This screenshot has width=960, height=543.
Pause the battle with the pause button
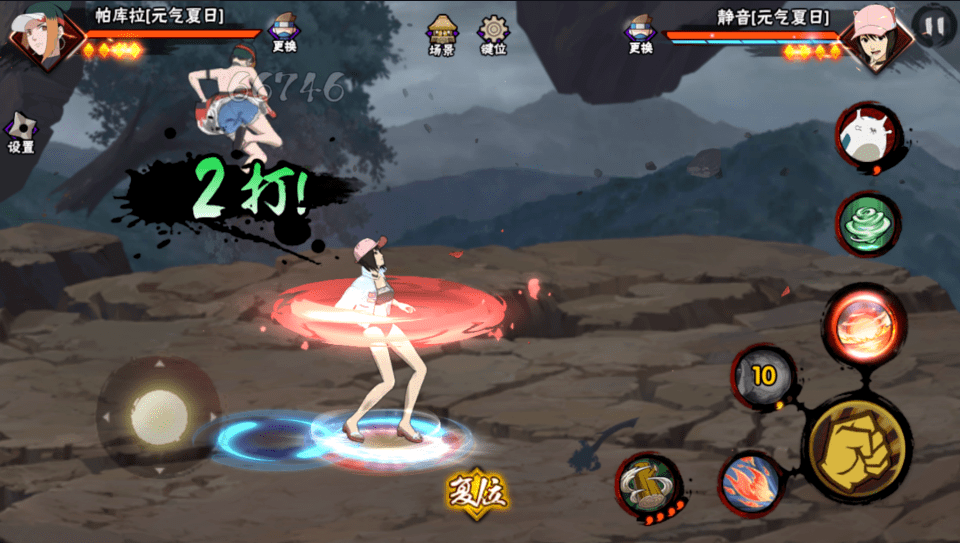(934, 27)
